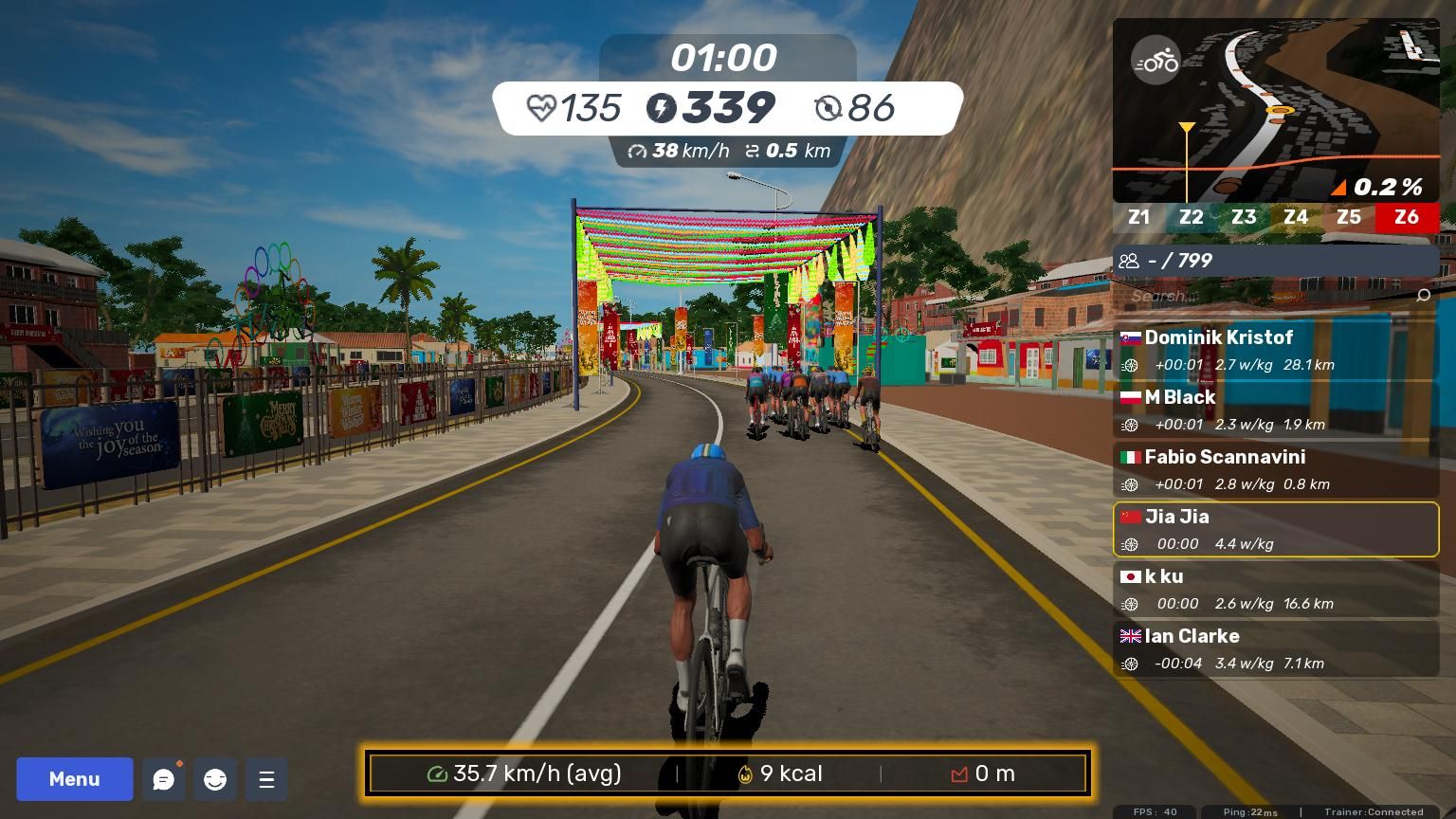Select rider Dominik Kristof in the list
The image size is (1456, 819).
coord(1276,350)
